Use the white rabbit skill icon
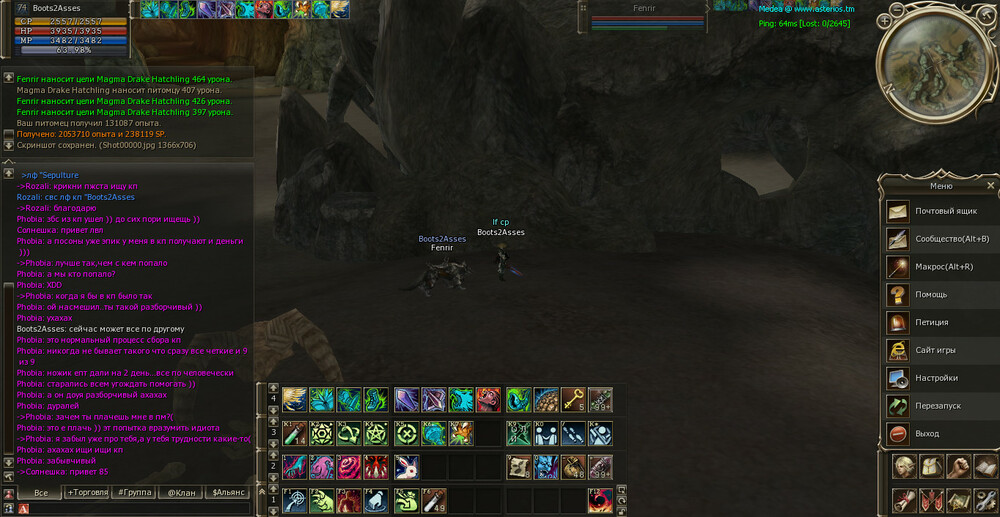This screenshot has width=1000, height=517. click(406, 467)
